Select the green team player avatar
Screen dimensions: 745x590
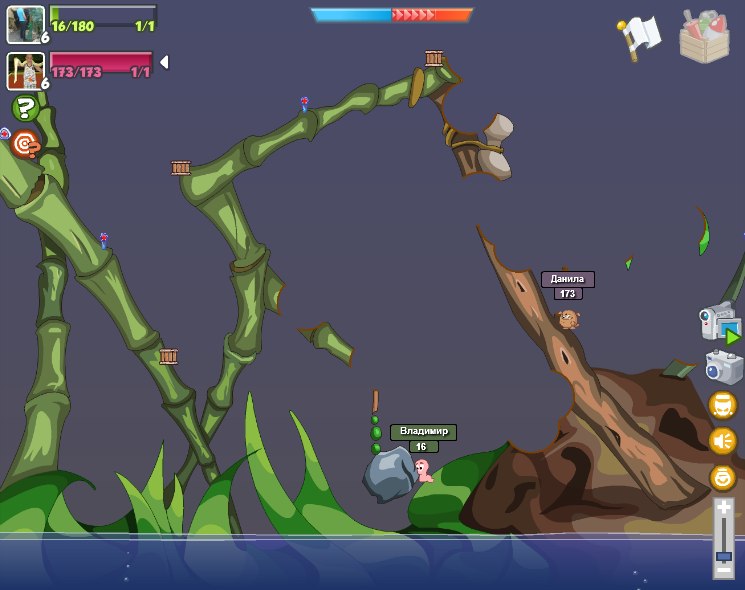[25, 24]
